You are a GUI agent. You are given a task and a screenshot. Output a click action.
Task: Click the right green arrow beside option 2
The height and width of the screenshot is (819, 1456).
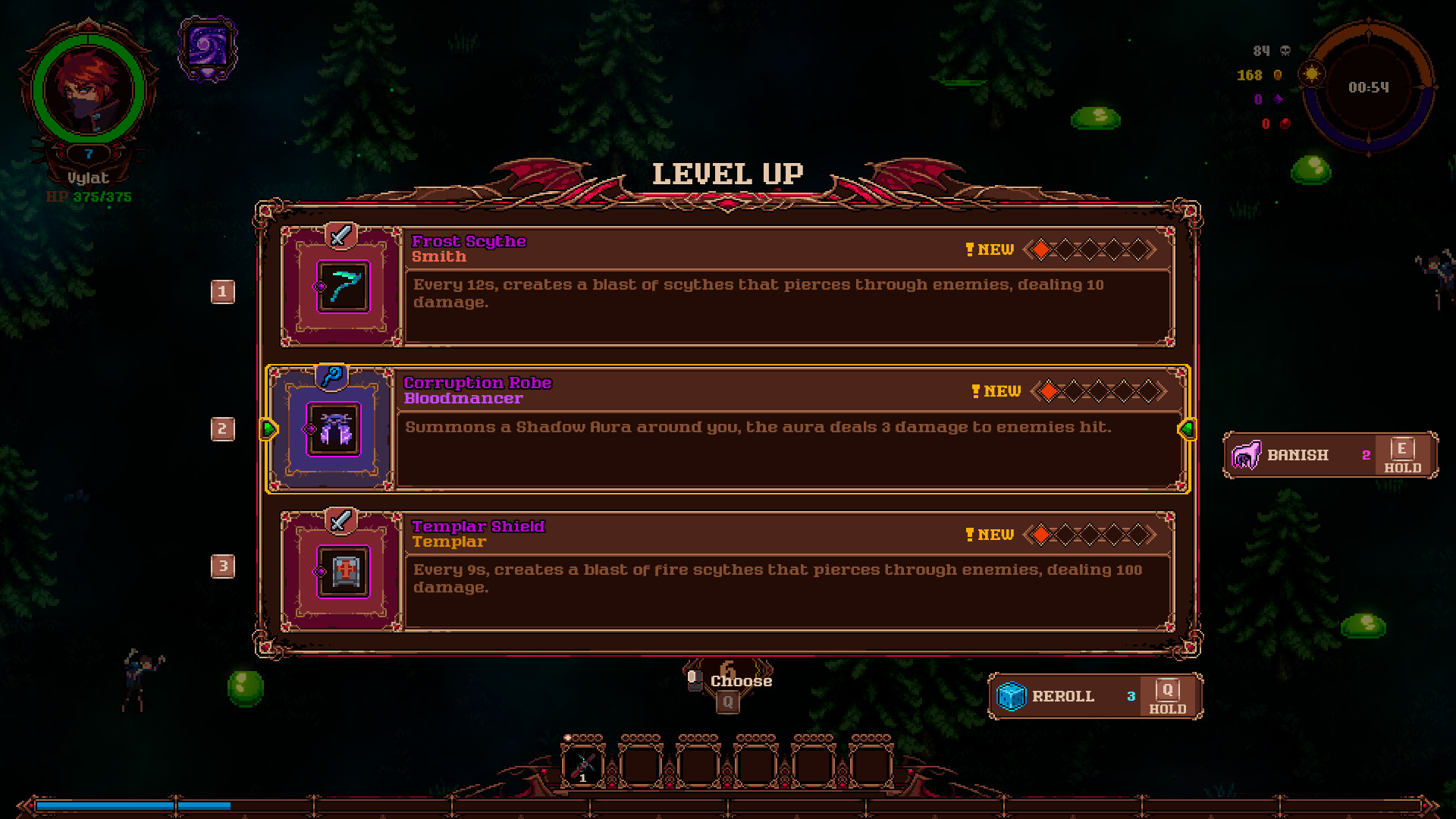(1186, 428)
